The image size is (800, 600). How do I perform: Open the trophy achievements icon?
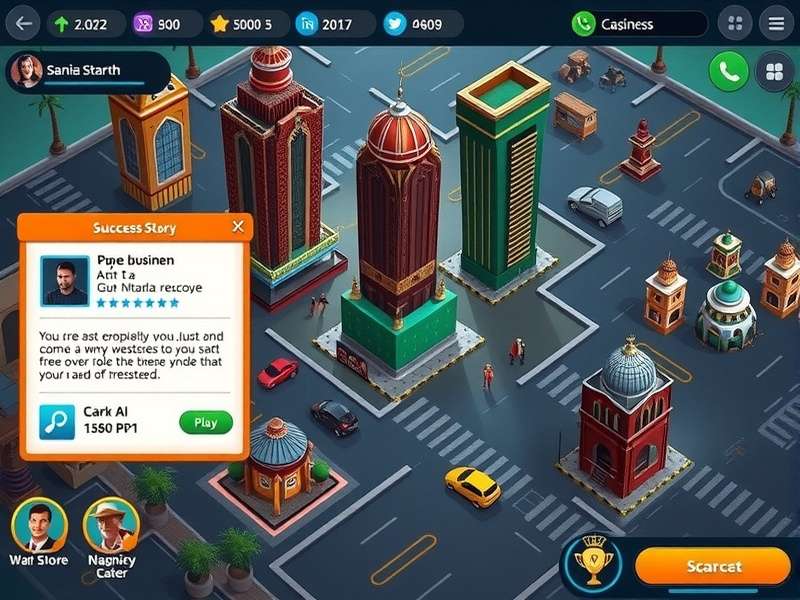[x=595, y=565]
